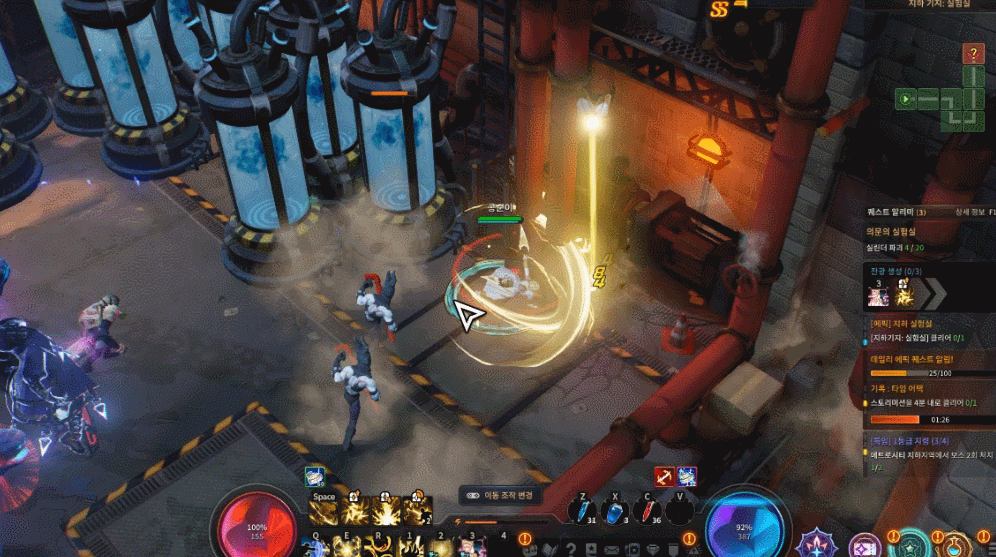Select the red question mark room on minimap
This screenshot has width=996, height=557.
(973, 53)
